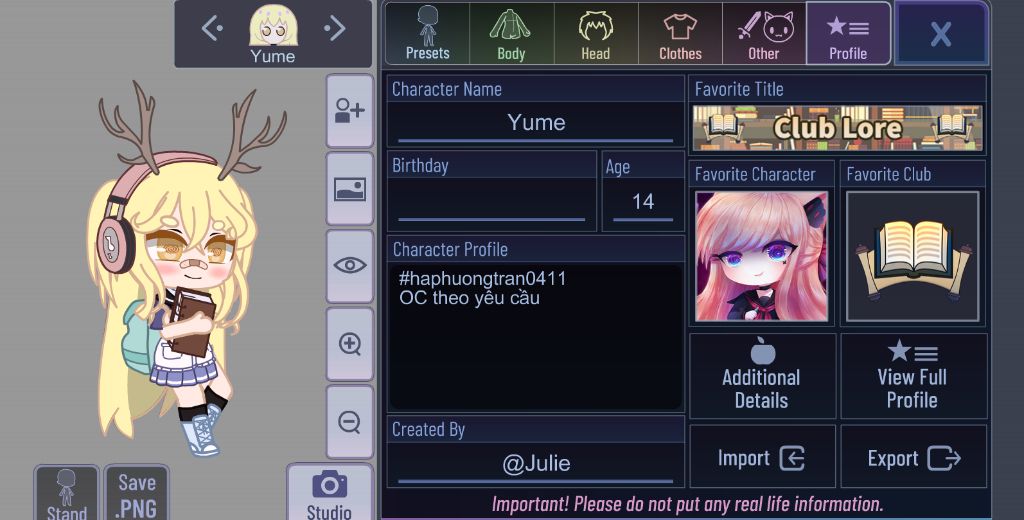Viewport: 1024px width, 520px height.
Task: Choose the Club Lore favorite title banner
Action: coord(837,128)
